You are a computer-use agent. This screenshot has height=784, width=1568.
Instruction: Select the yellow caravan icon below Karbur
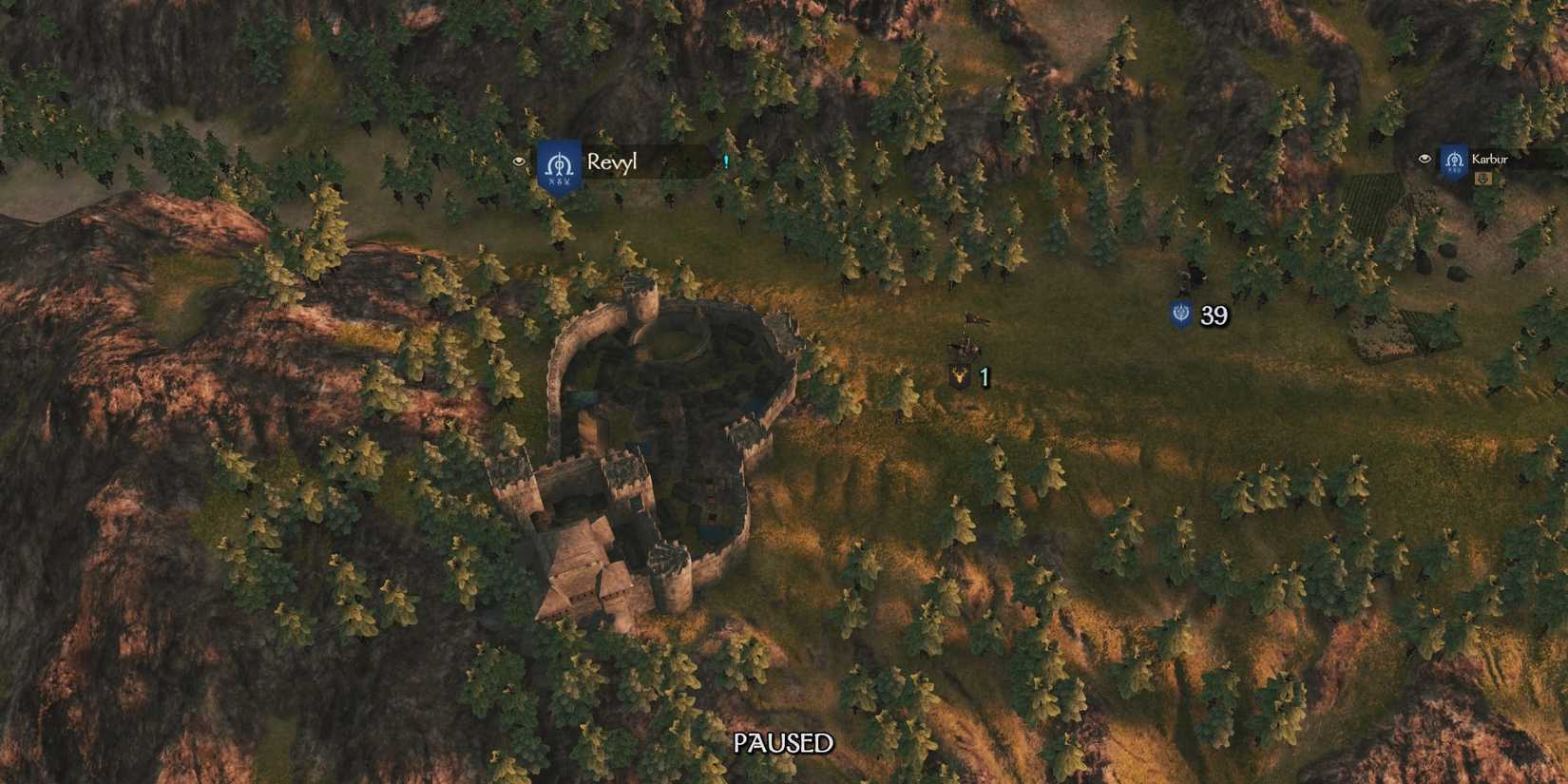pyautogui.click(x=1482, y=179)
